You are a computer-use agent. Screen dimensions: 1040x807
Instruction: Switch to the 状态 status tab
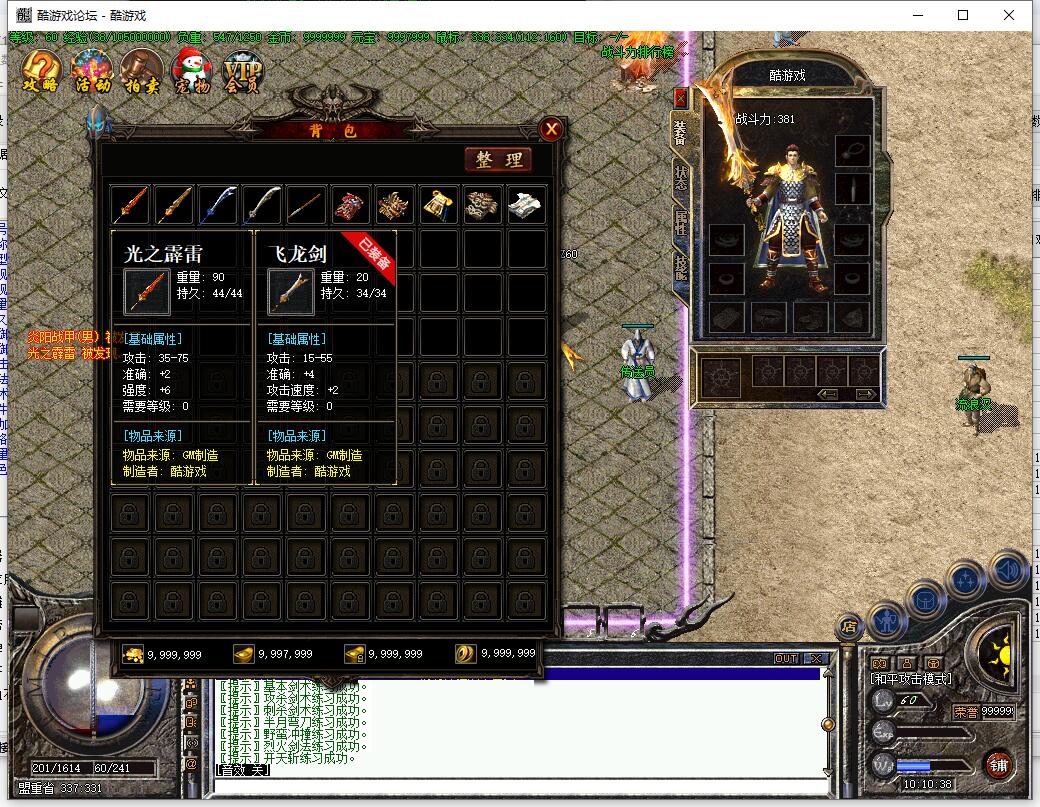point(681,178)
